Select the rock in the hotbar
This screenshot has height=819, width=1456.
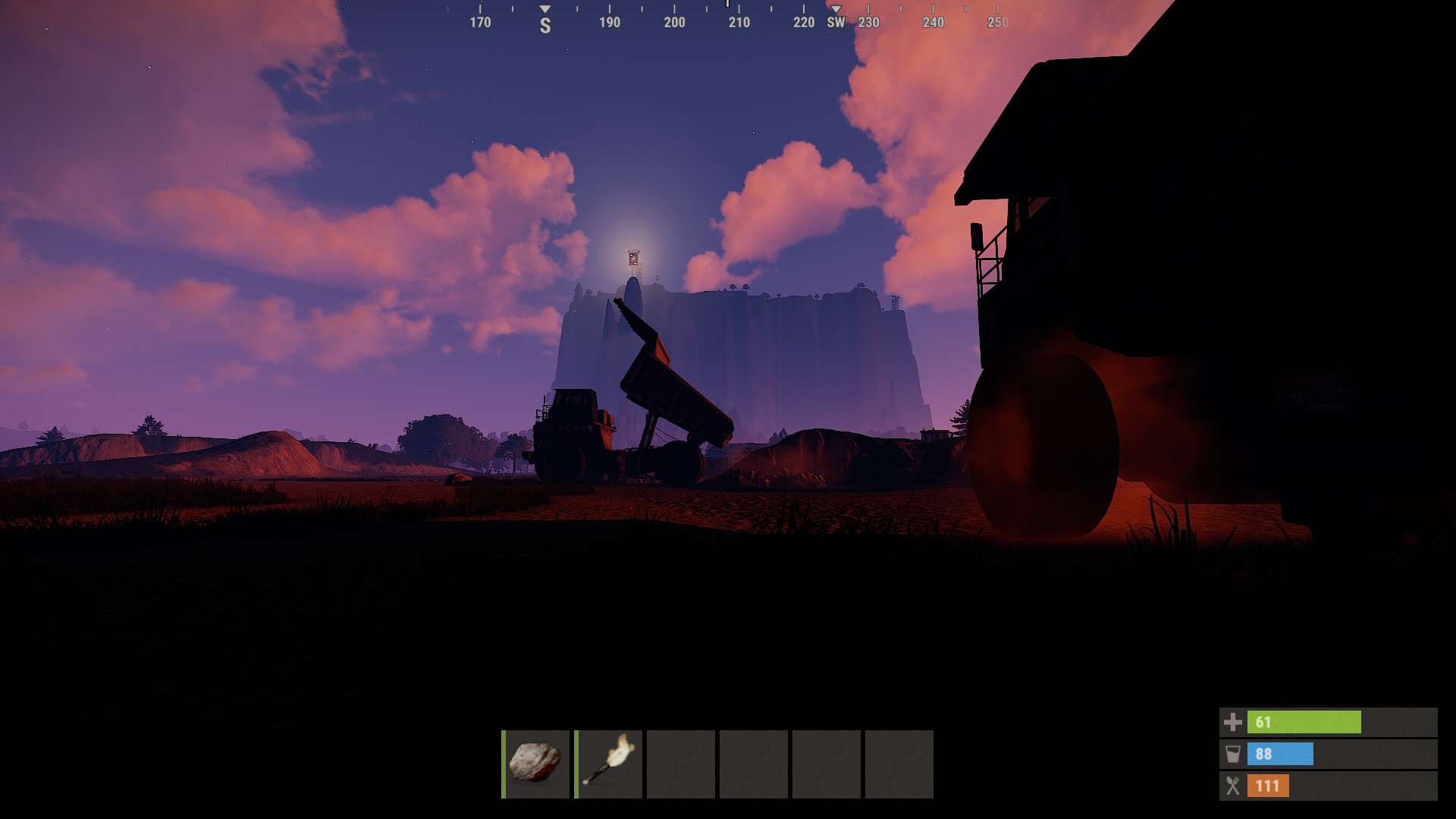point(535,764)
